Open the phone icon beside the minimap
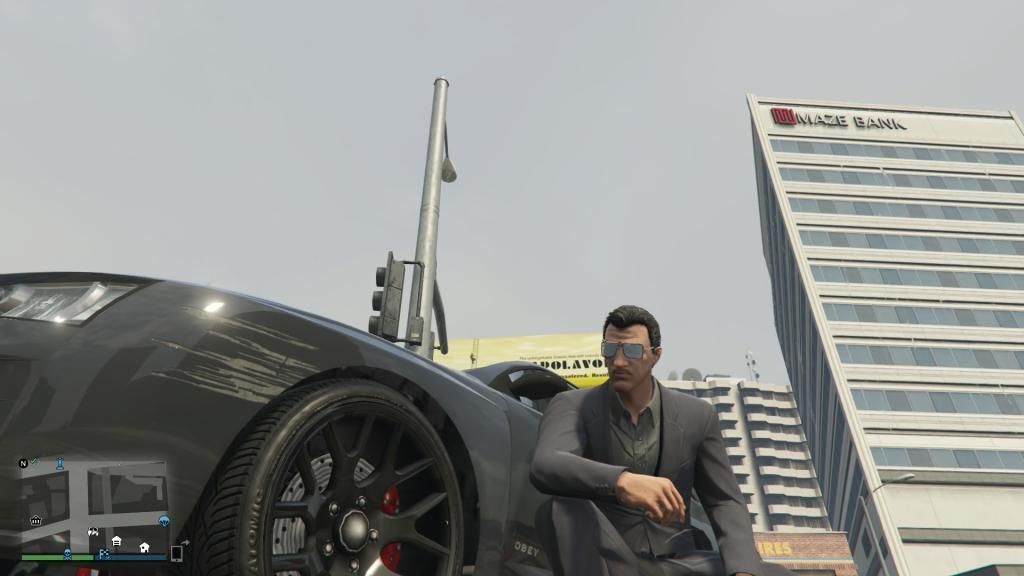Image resolution: width=1024 pixels, height=576 pixels. [x=177, y=553]
